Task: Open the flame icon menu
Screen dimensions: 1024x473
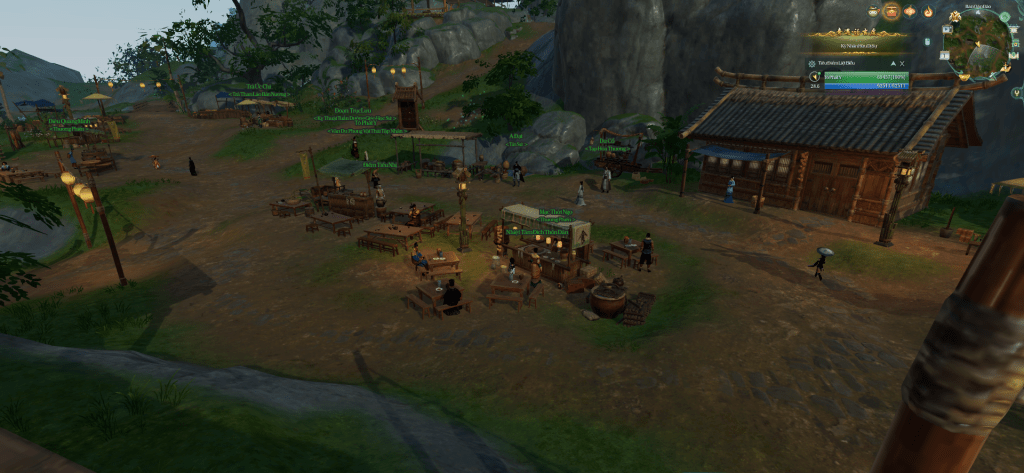Action: [928, 12]
